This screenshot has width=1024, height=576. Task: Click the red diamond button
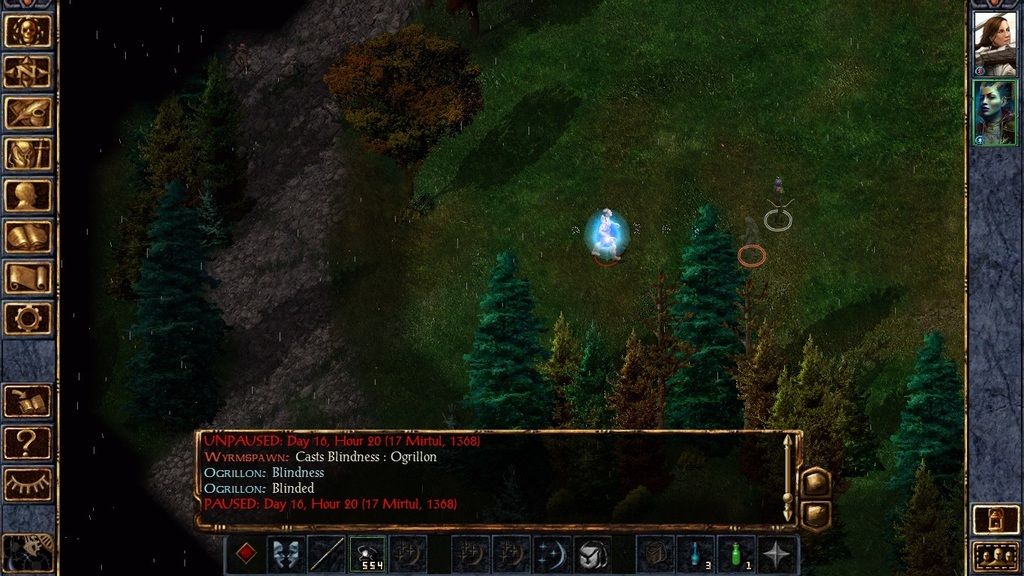(245, 554)
